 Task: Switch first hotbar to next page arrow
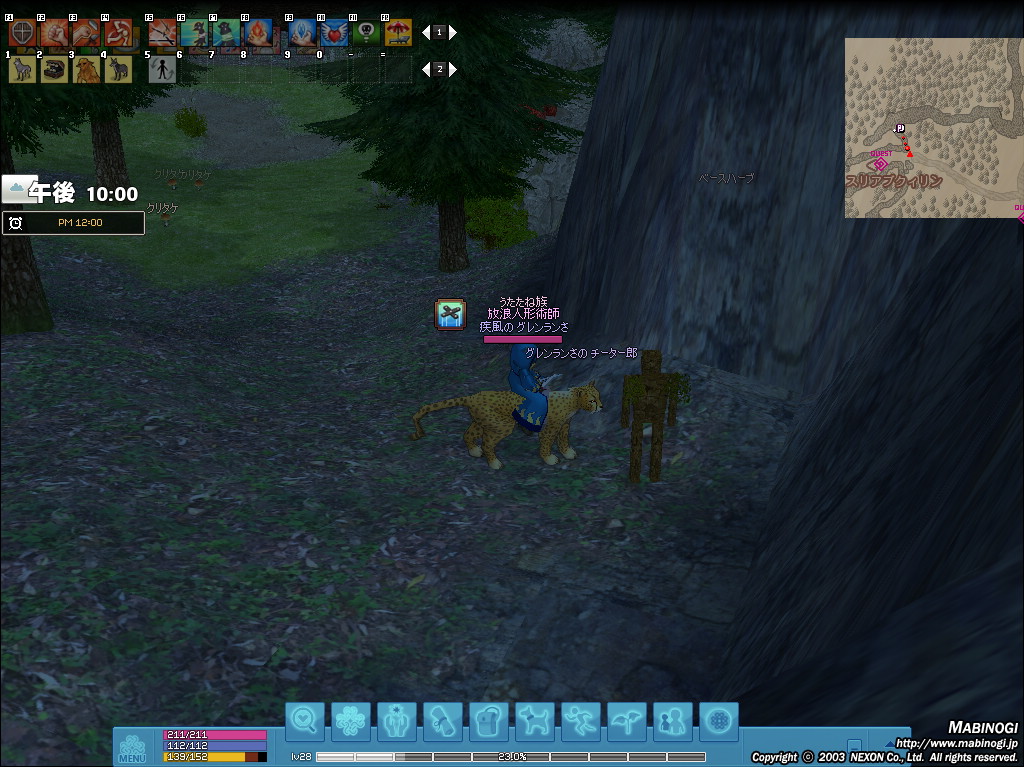453,32
